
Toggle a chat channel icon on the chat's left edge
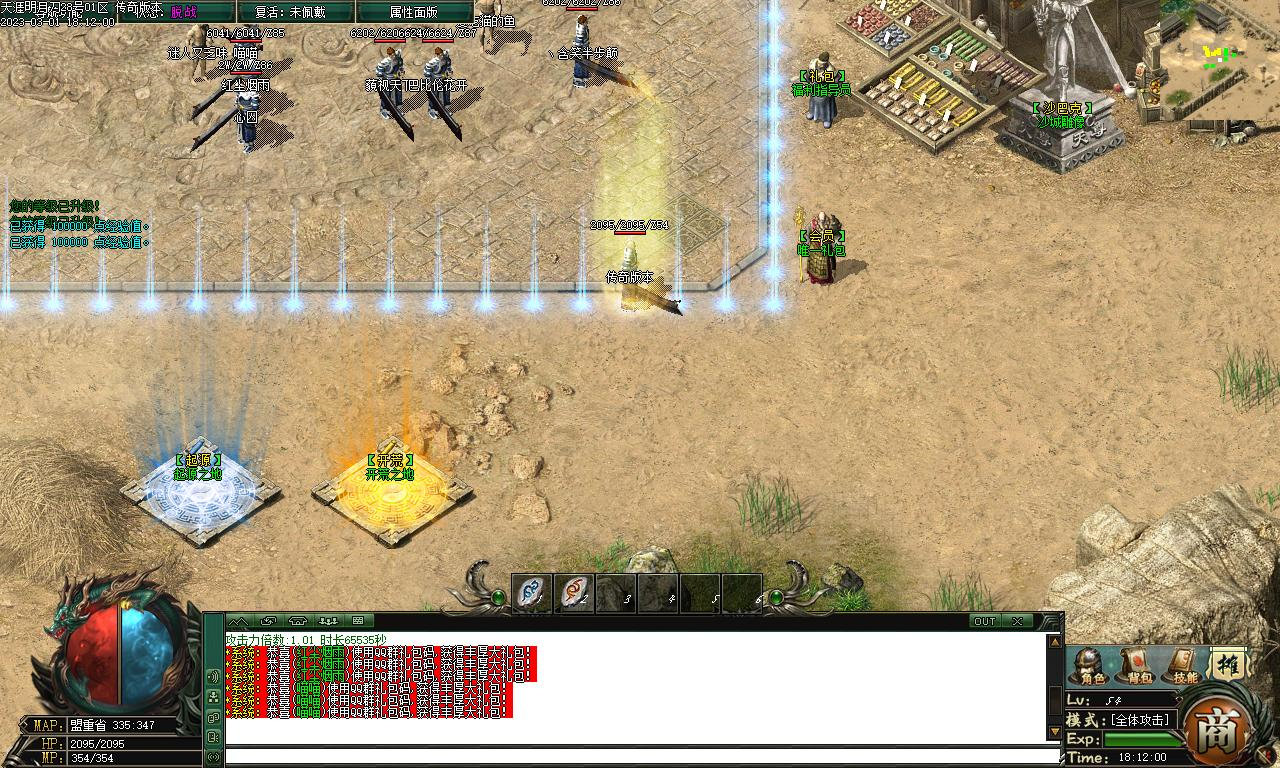point(214,697)
